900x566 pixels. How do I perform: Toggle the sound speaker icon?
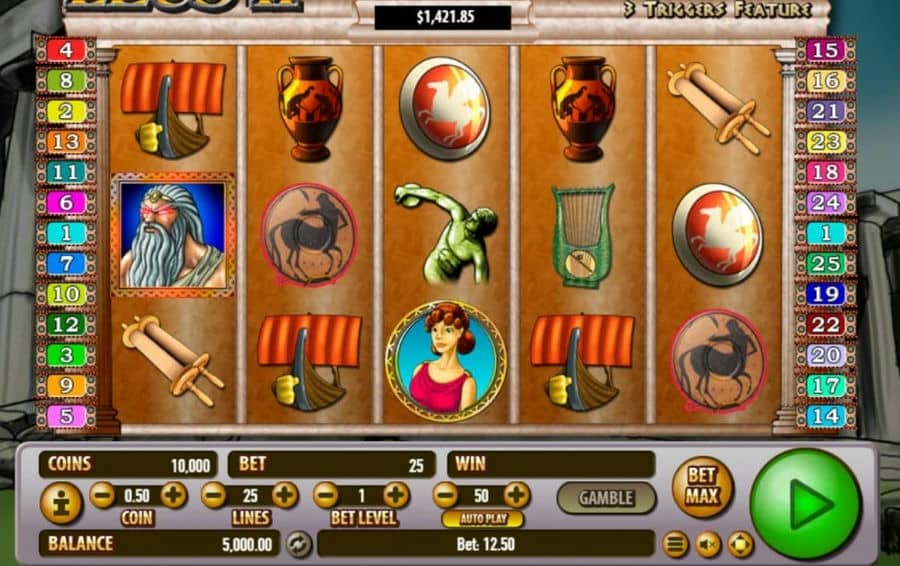tap(709, 545)
